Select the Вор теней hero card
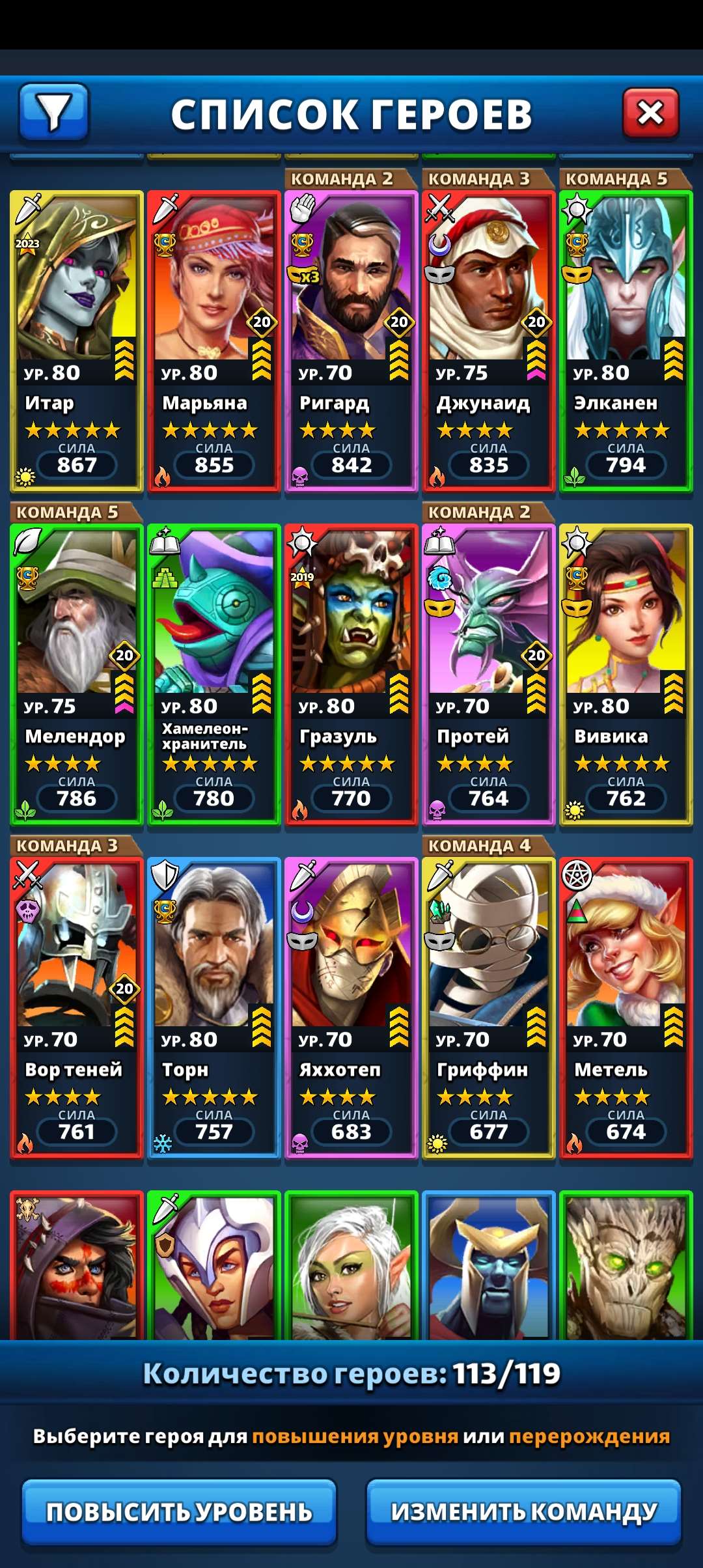The image size is (703, 1568). pos(77,1007)
